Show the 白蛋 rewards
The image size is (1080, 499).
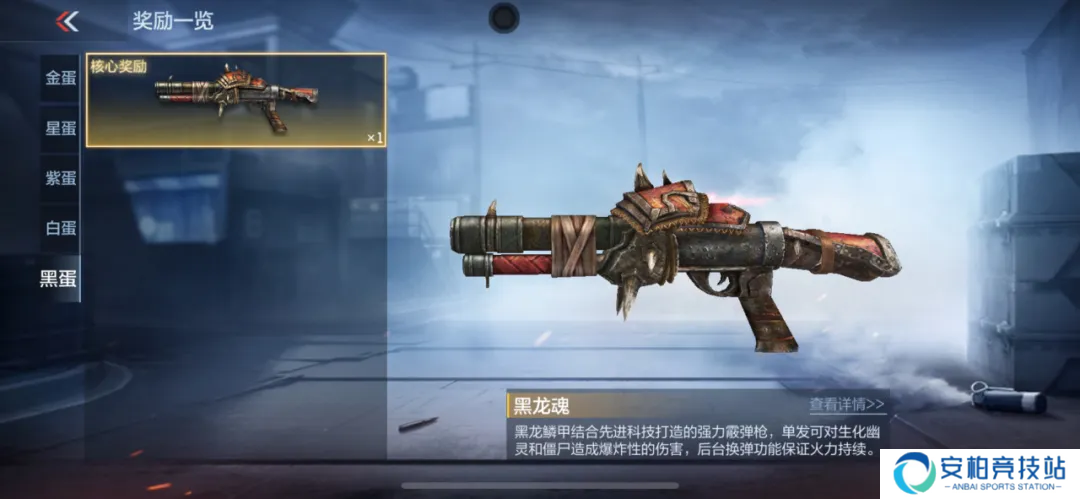click(60, 228)
